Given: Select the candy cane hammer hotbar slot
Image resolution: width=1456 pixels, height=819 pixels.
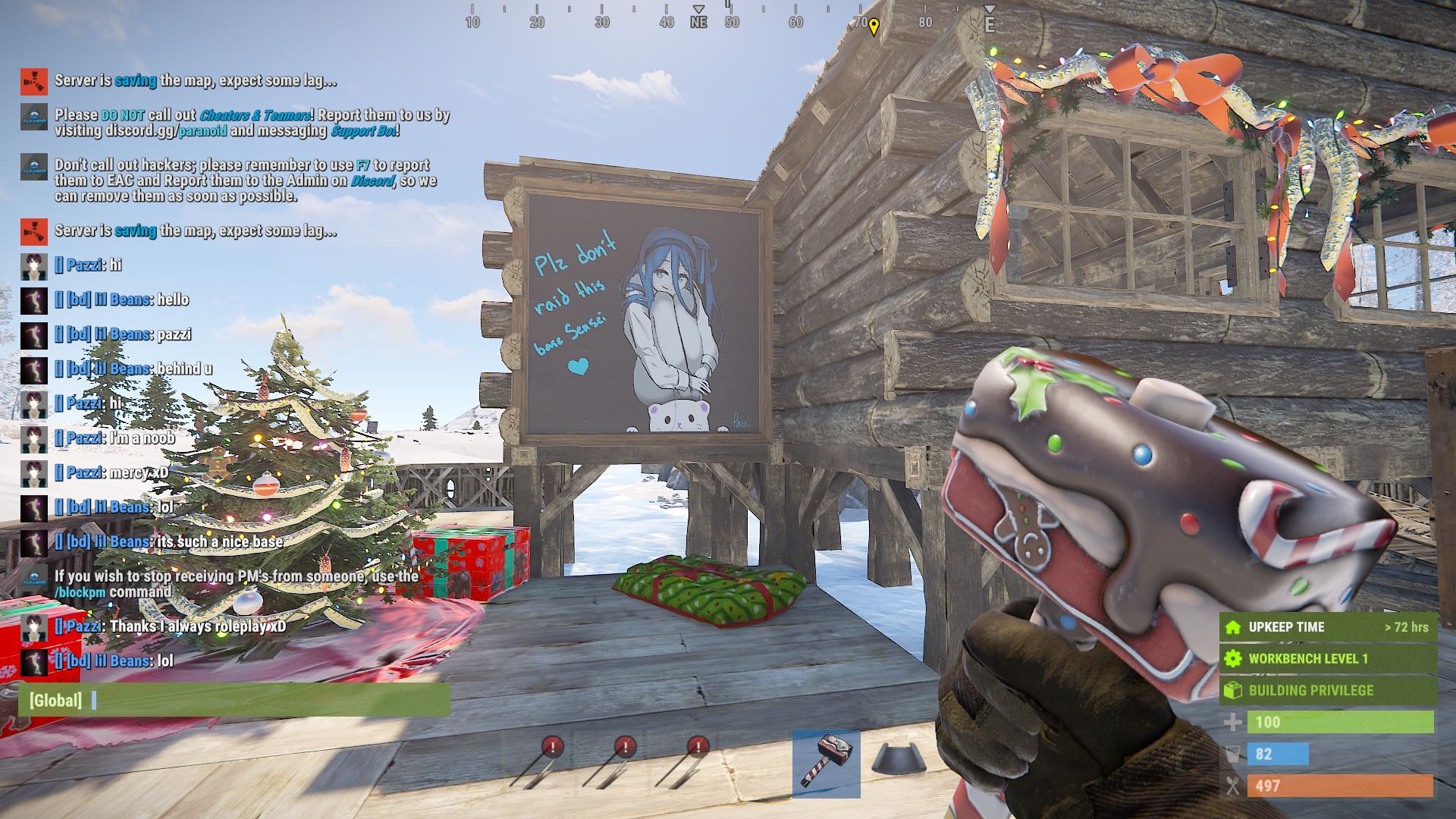Looking at the screenshot, I should click(826, 763).
